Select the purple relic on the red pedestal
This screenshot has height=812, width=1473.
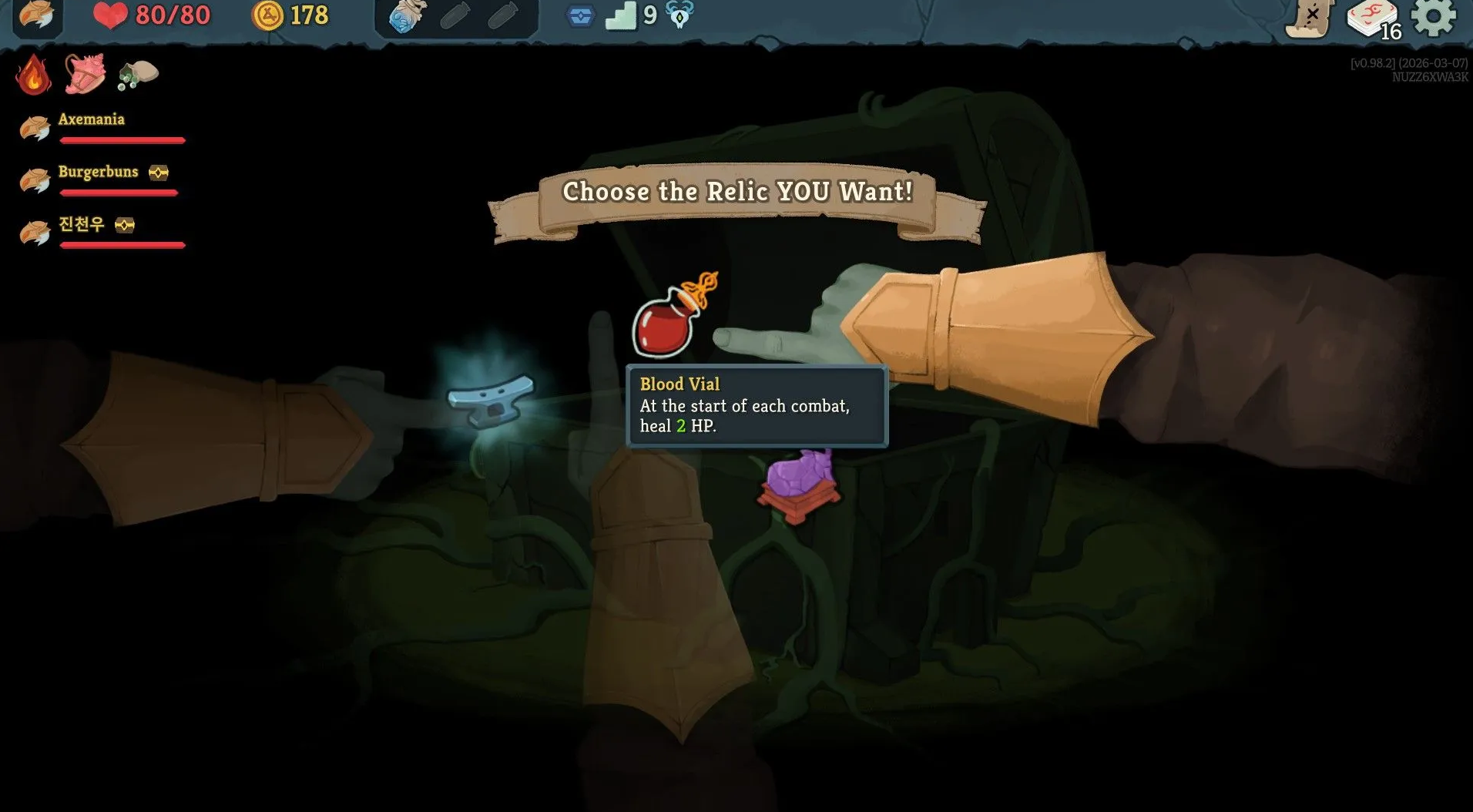click(799, 481)
